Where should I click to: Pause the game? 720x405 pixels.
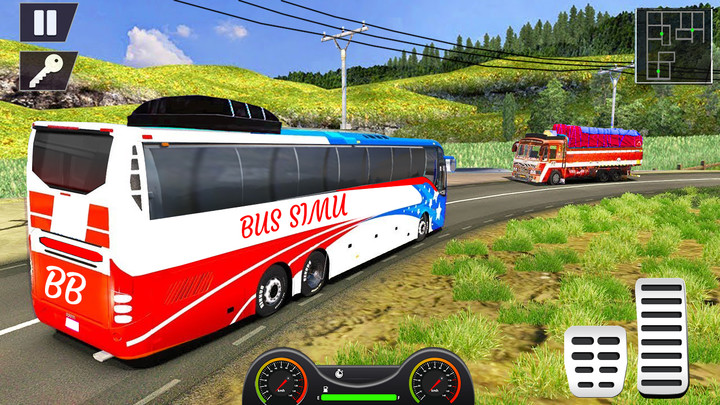47,22
